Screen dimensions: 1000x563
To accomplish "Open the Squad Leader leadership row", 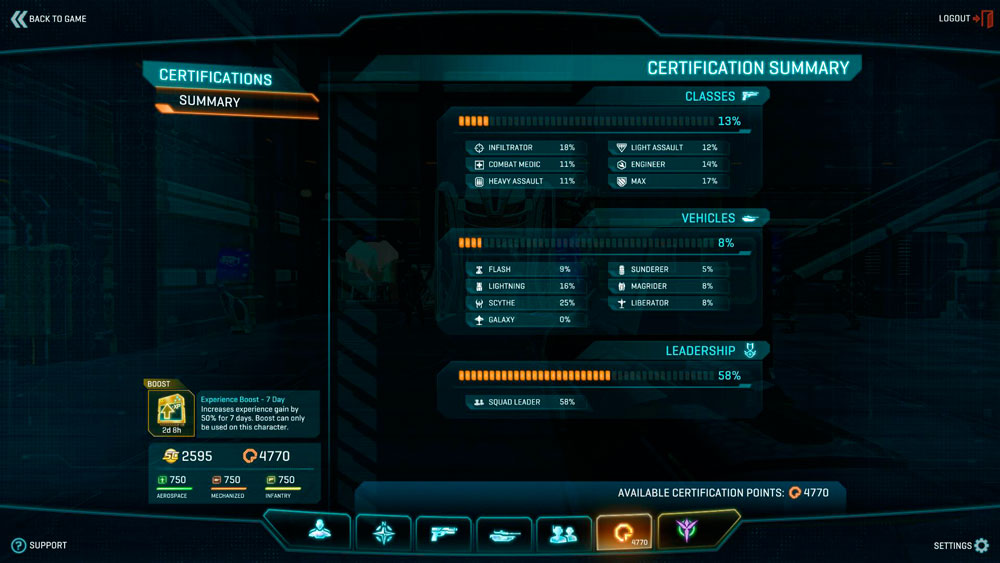I will coord(522,402).
